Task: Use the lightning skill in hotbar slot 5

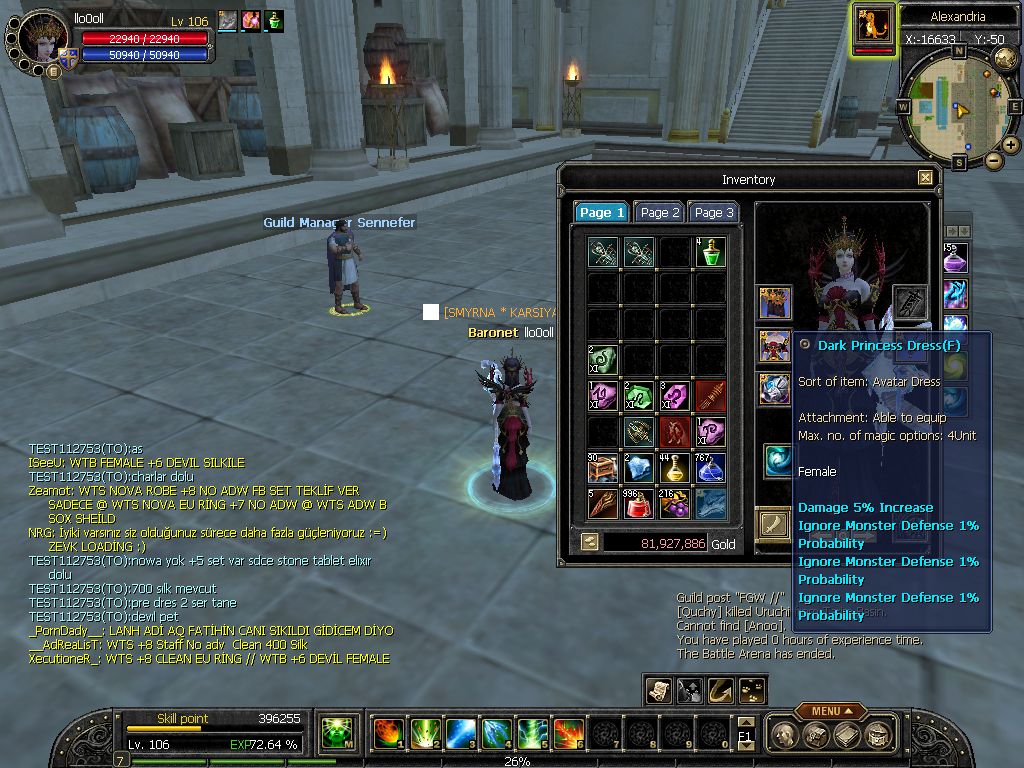Action: pyautogui.click(x=532, y=734)
